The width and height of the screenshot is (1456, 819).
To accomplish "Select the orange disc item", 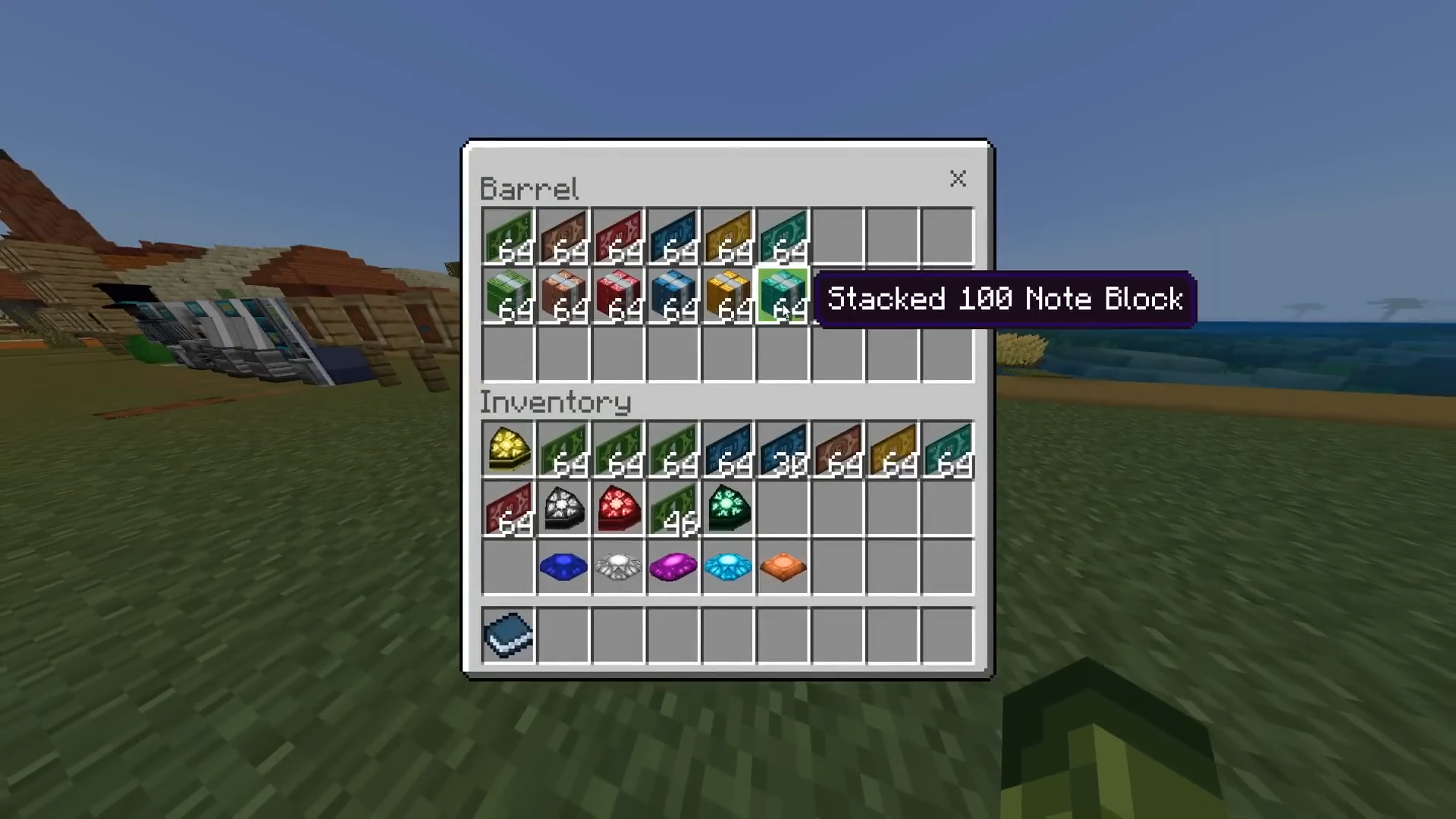I will 783,566.
